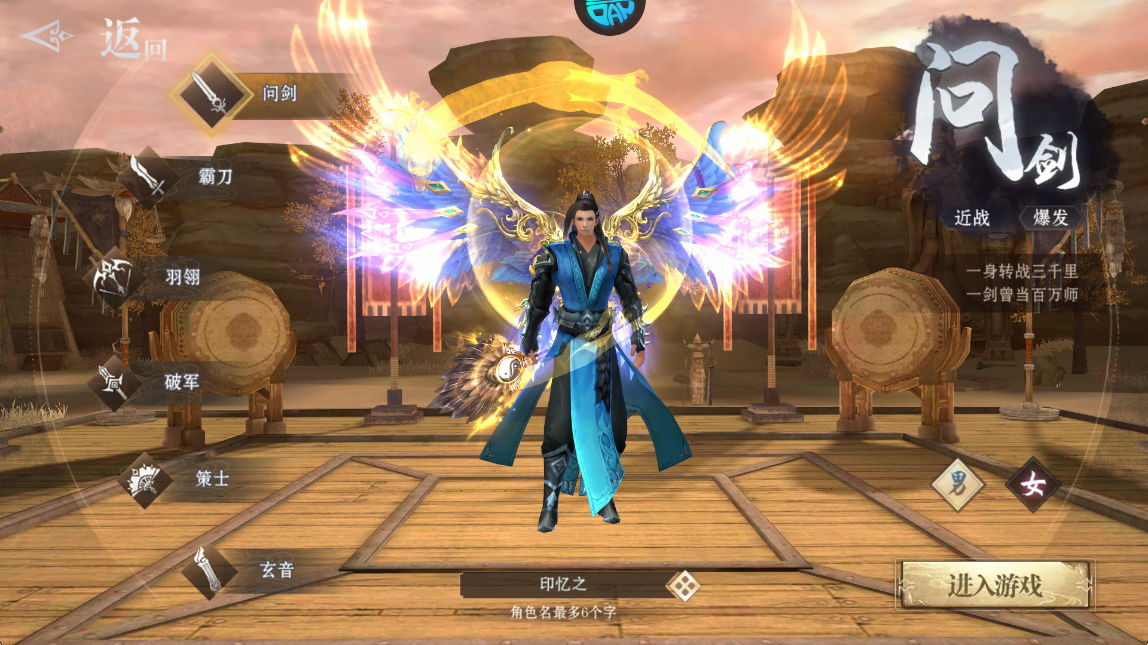Switch character gender to 男 (male)
The image size is (1148, 645).
point(958,485)
